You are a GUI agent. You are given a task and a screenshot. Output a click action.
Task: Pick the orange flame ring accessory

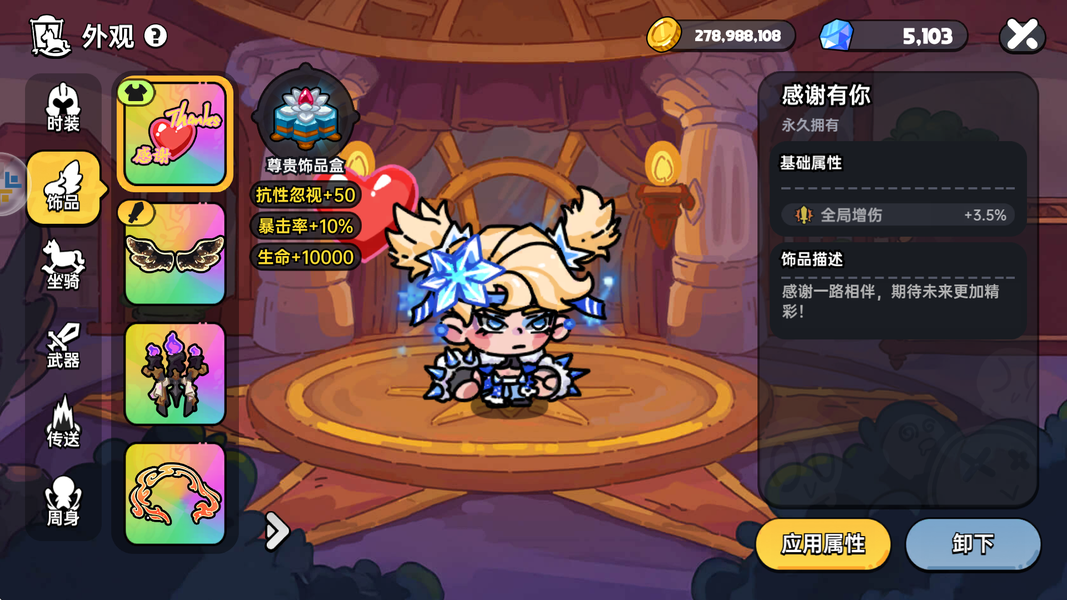coord(175,494)
